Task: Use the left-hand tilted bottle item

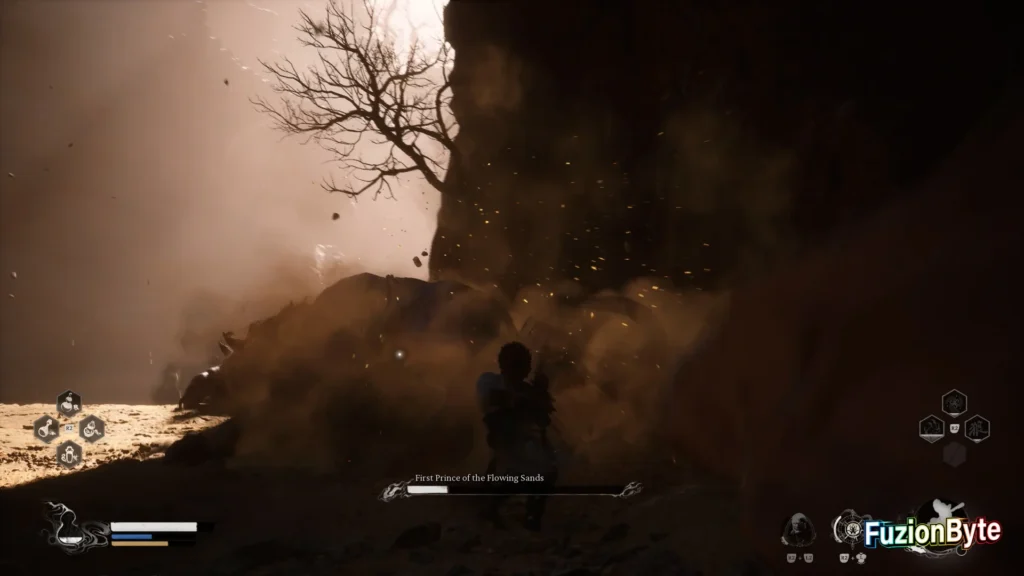Action: (46, 429)
